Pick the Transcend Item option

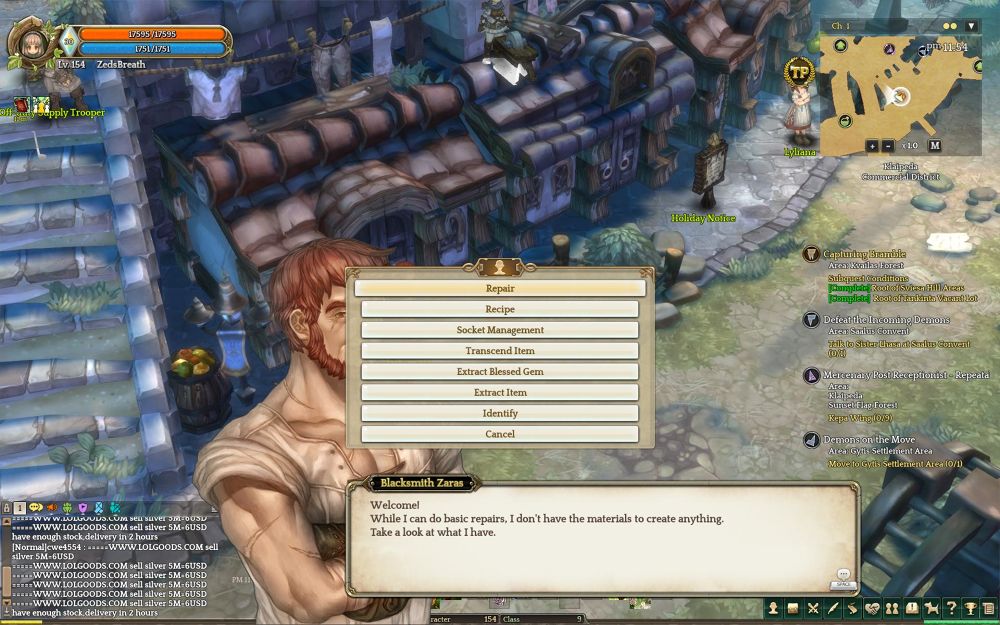(500, 351)
